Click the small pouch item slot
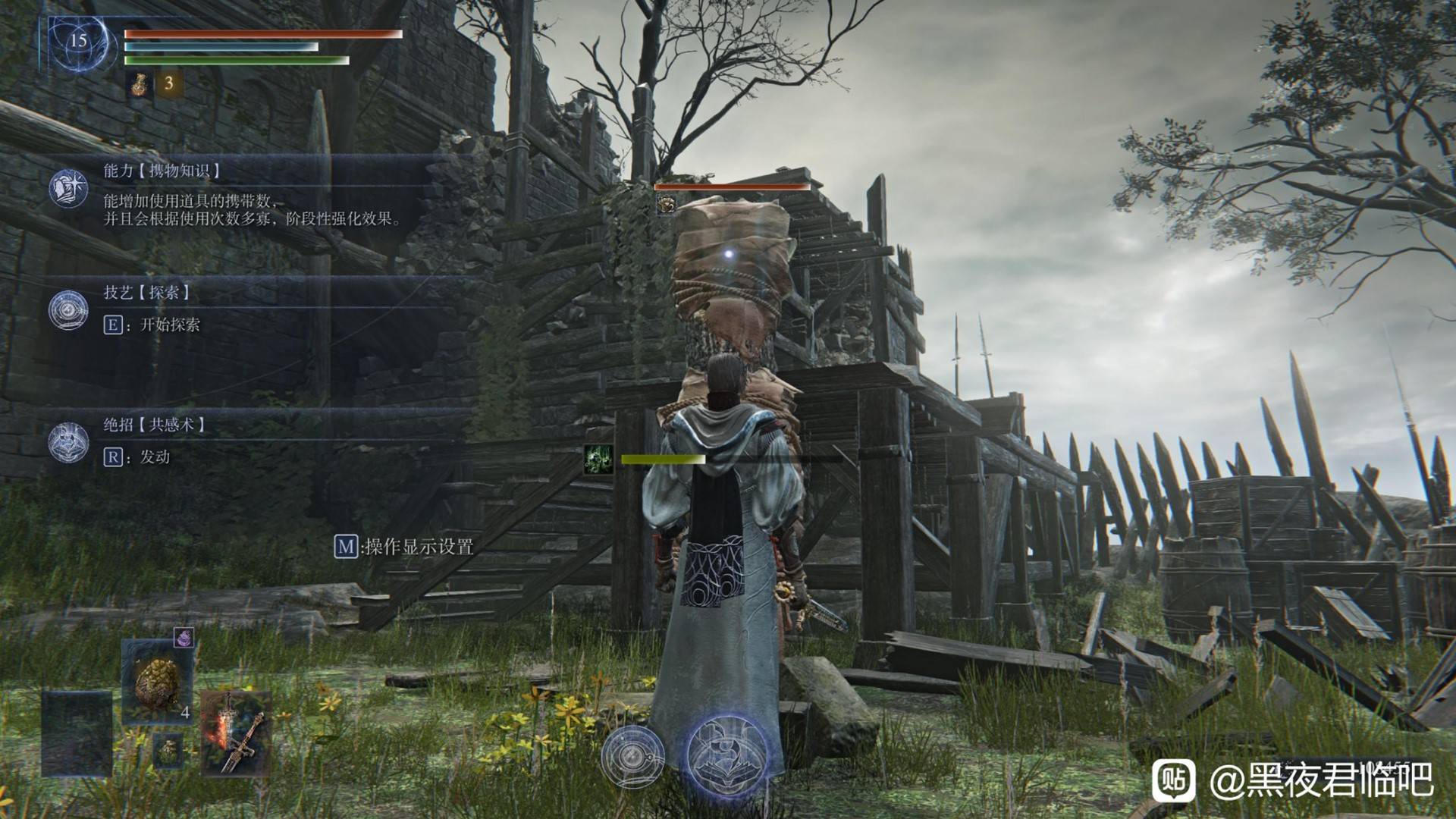Viewport: 1456px width, 819px height. (x=168, y=750)
